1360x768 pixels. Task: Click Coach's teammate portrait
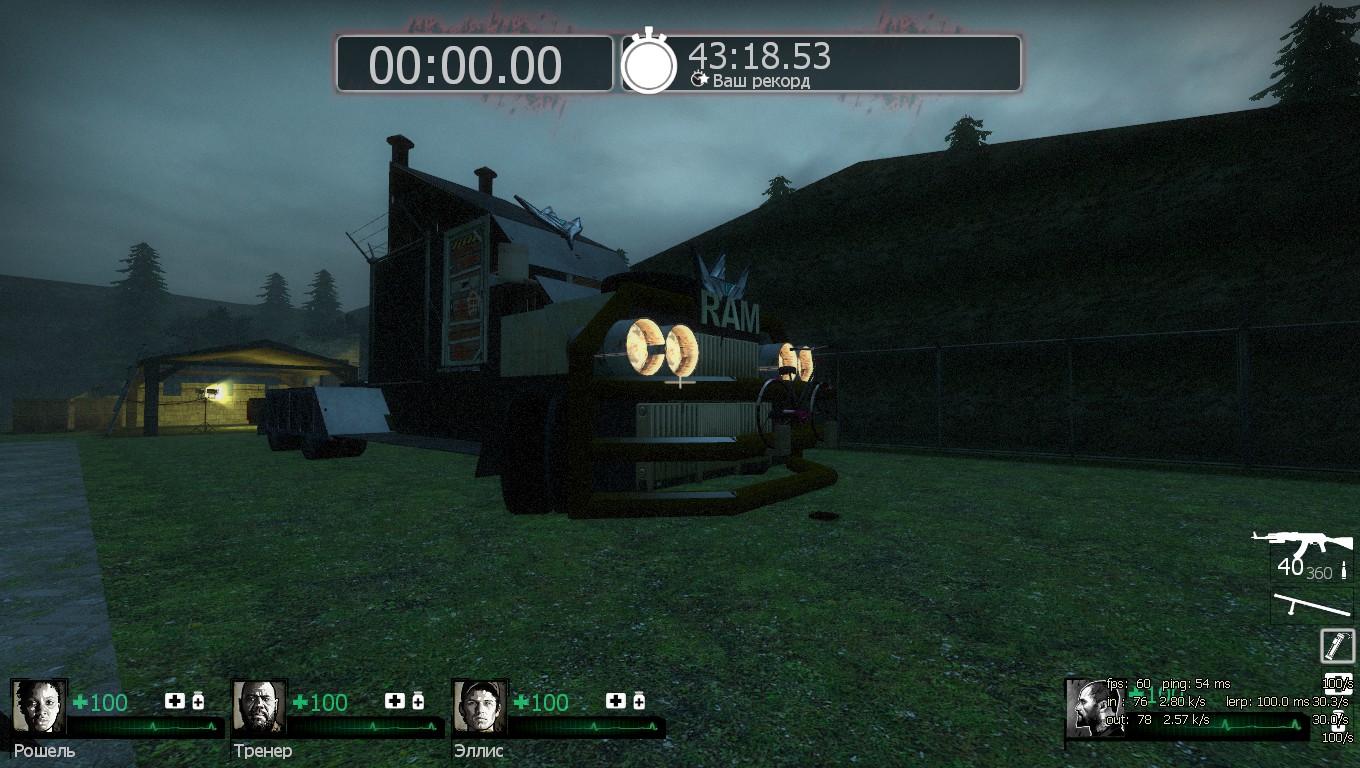(x=259, y=707)
